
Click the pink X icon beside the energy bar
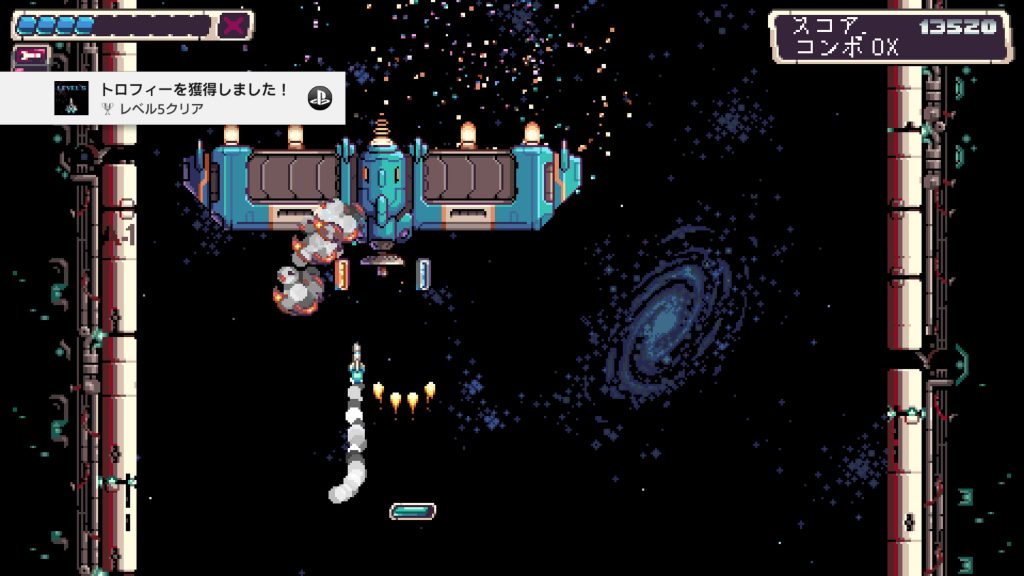234,25
